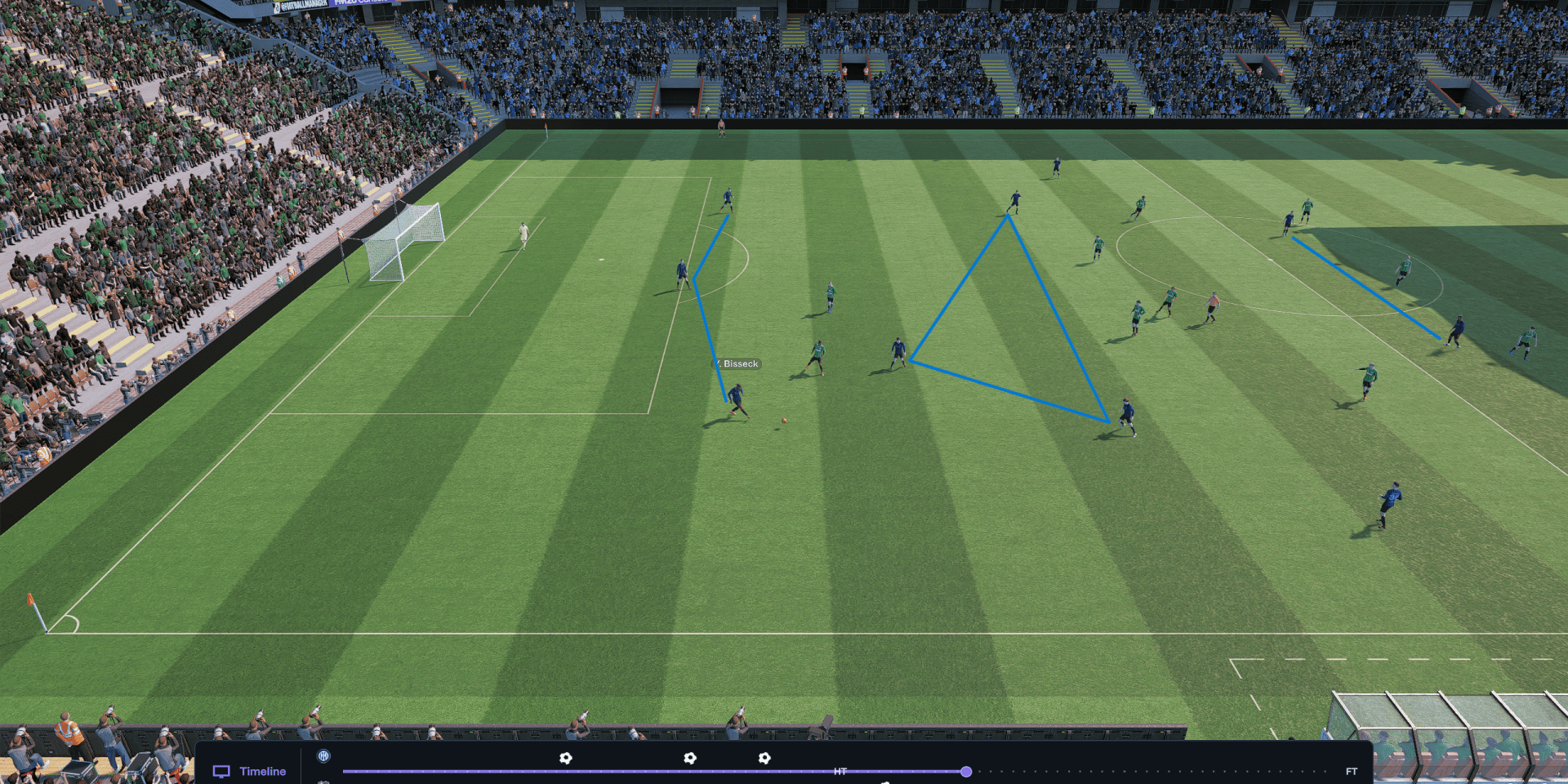The image size is (1568, 784).
Task: Jump to the third goal marker
Action: click(764, 758)
